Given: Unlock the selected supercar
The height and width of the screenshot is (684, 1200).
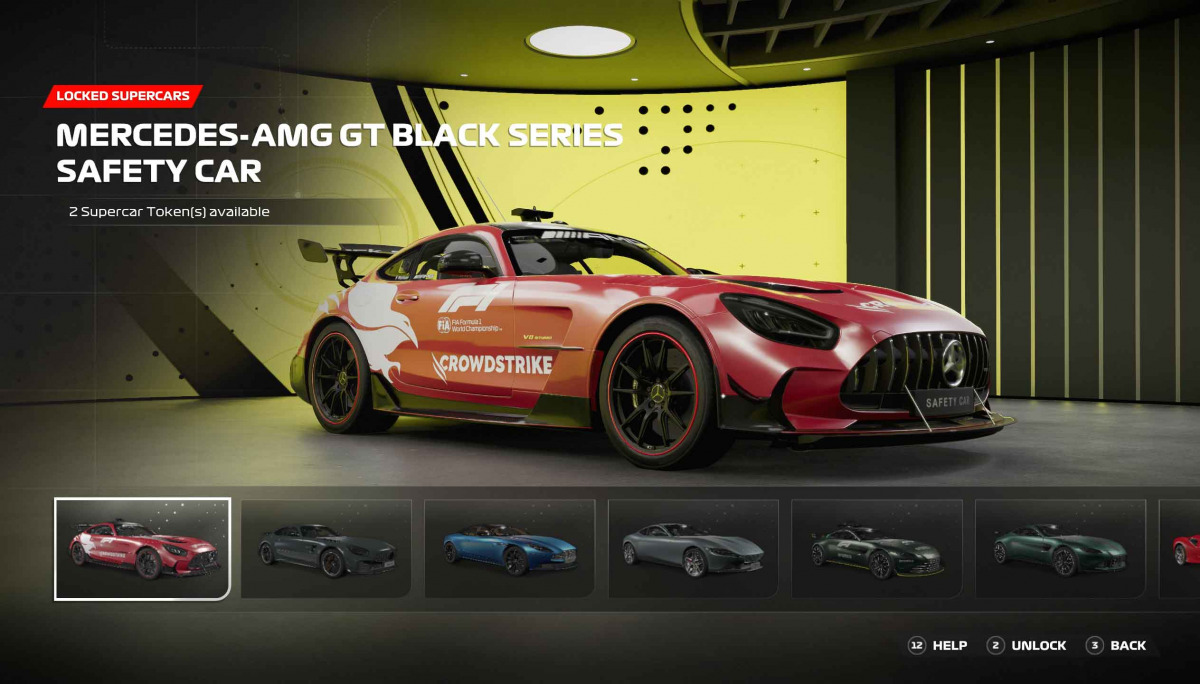Looking at the screenshot, I should (x=1027, y=646).
